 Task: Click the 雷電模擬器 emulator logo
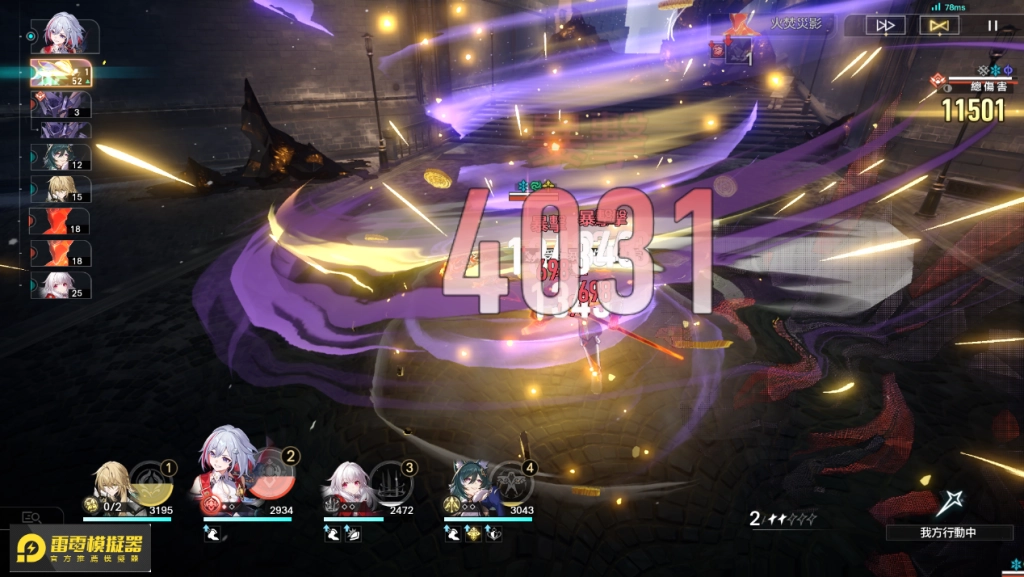point(81,549)
